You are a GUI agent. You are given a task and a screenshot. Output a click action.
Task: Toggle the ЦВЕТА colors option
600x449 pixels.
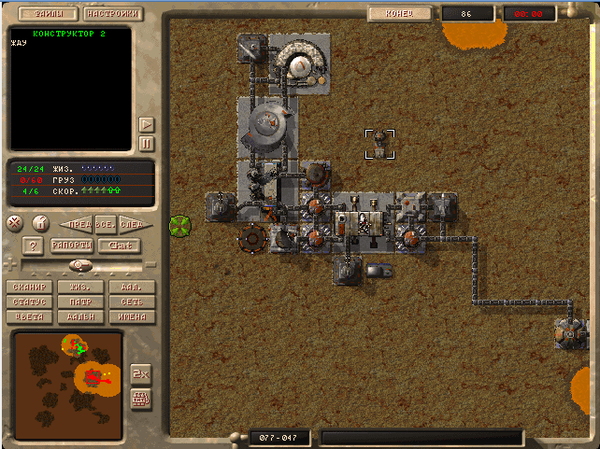(29, 316)
